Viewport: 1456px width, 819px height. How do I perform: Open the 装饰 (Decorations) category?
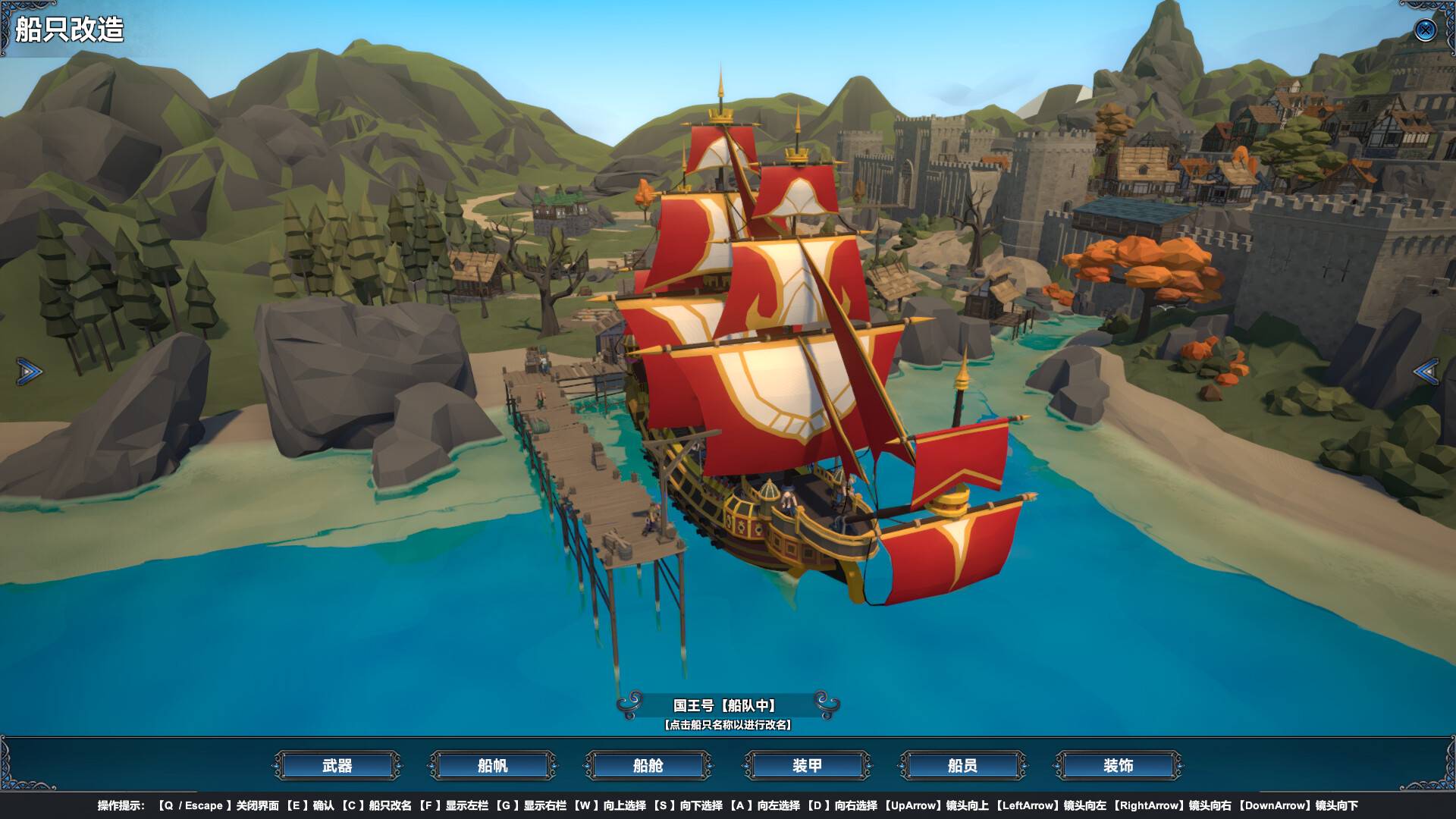click(1118, 767)
